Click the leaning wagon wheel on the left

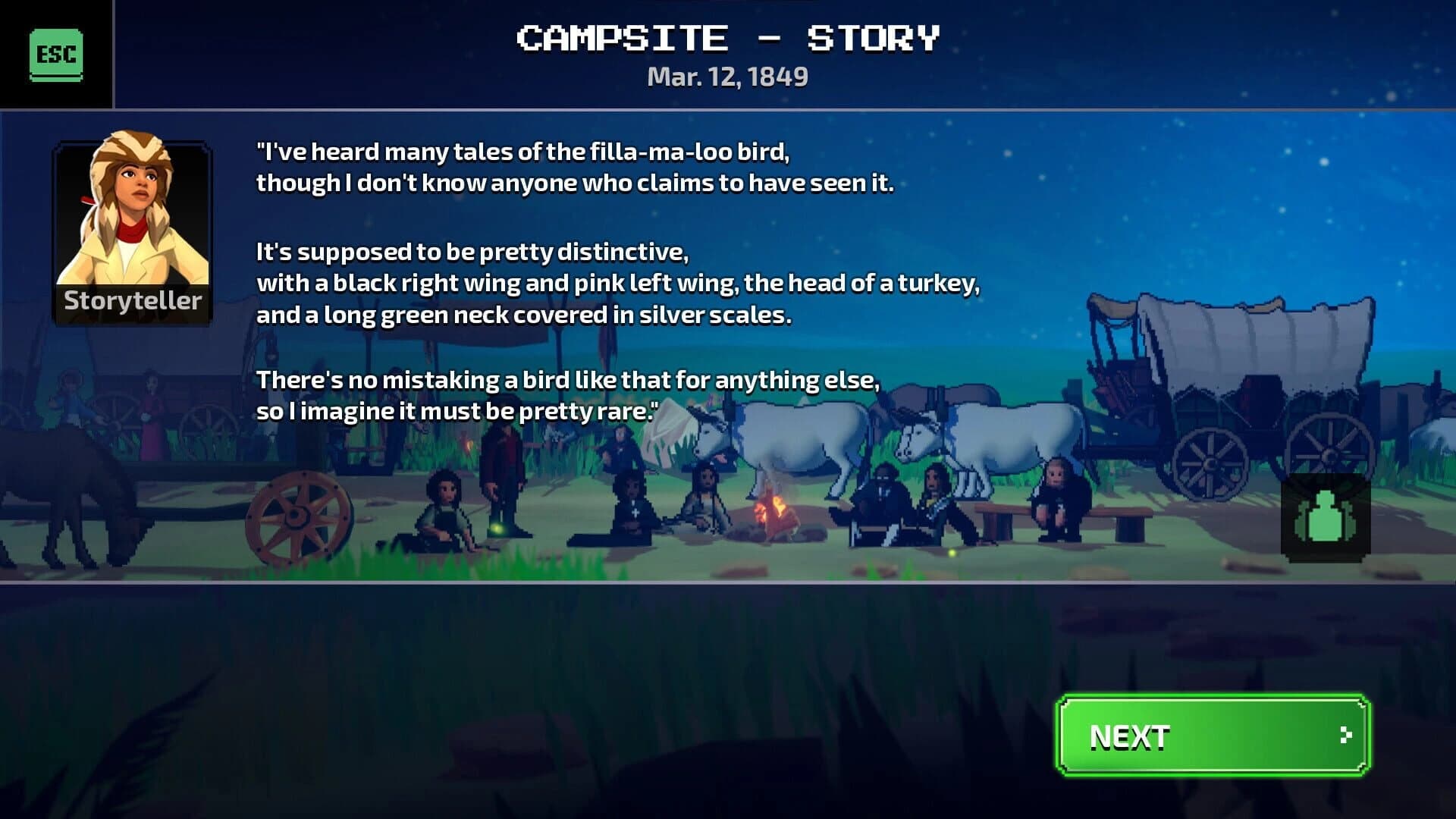pos(298,516)
